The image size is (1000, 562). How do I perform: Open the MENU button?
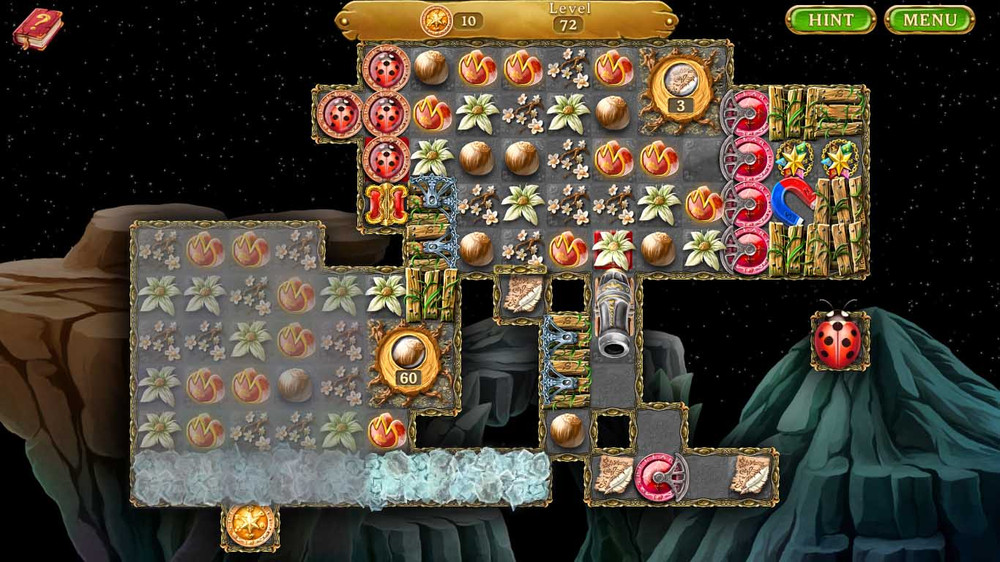pos(930,20)
